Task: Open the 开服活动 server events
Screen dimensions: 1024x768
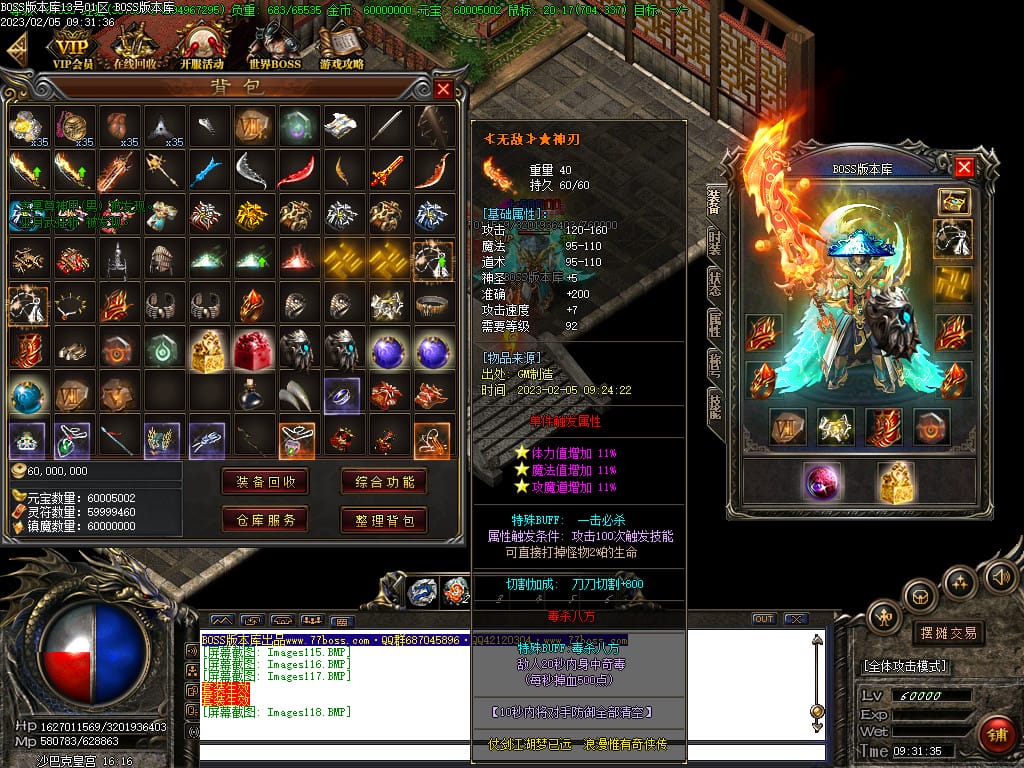Action: 200,49
